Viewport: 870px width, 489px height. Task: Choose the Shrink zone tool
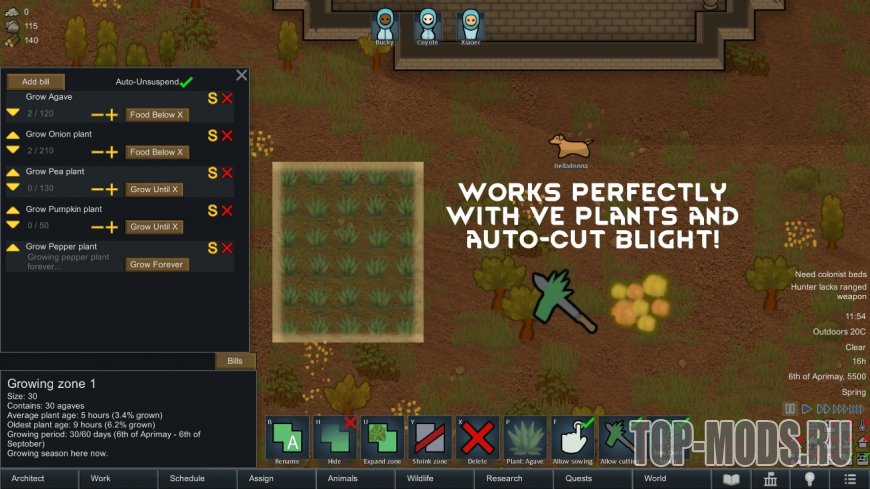point(430,439)
